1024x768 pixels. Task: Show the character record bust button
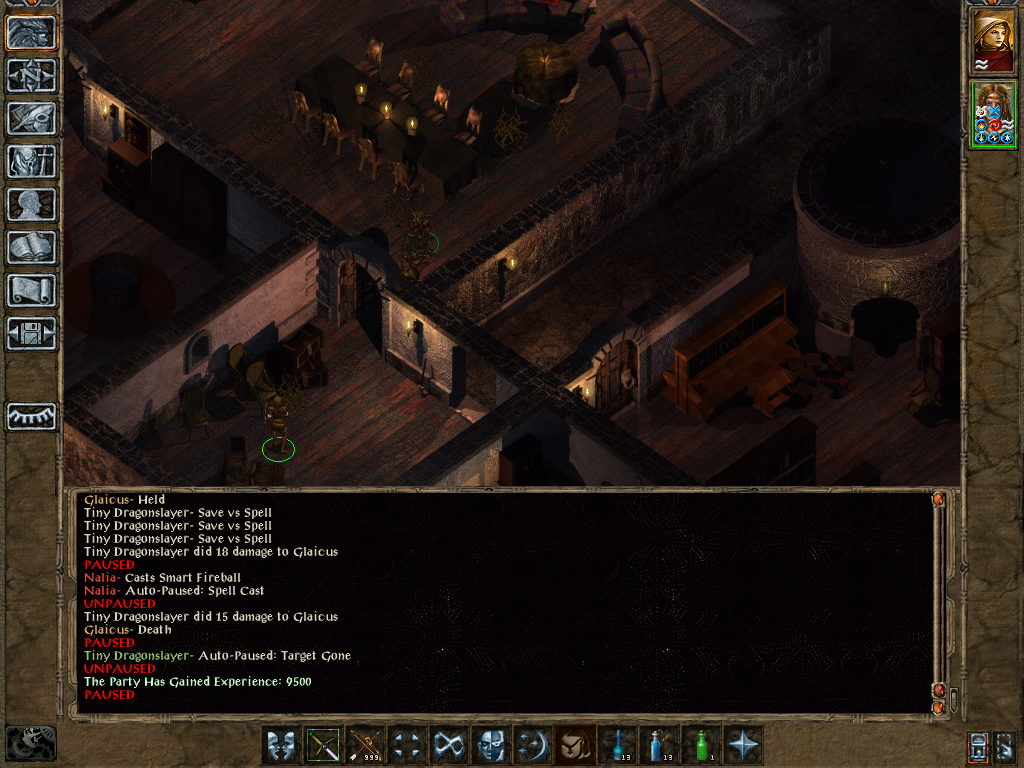pyautogui.click(x=32, y=205)
